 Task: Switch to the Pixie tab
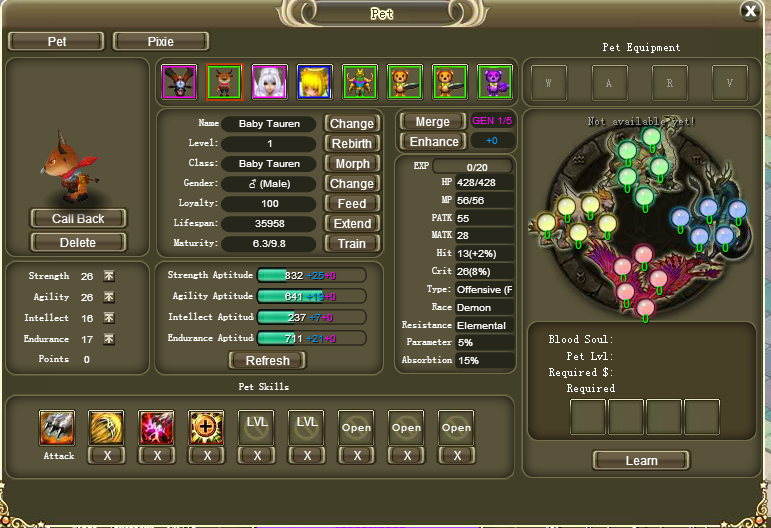point(160,41)
